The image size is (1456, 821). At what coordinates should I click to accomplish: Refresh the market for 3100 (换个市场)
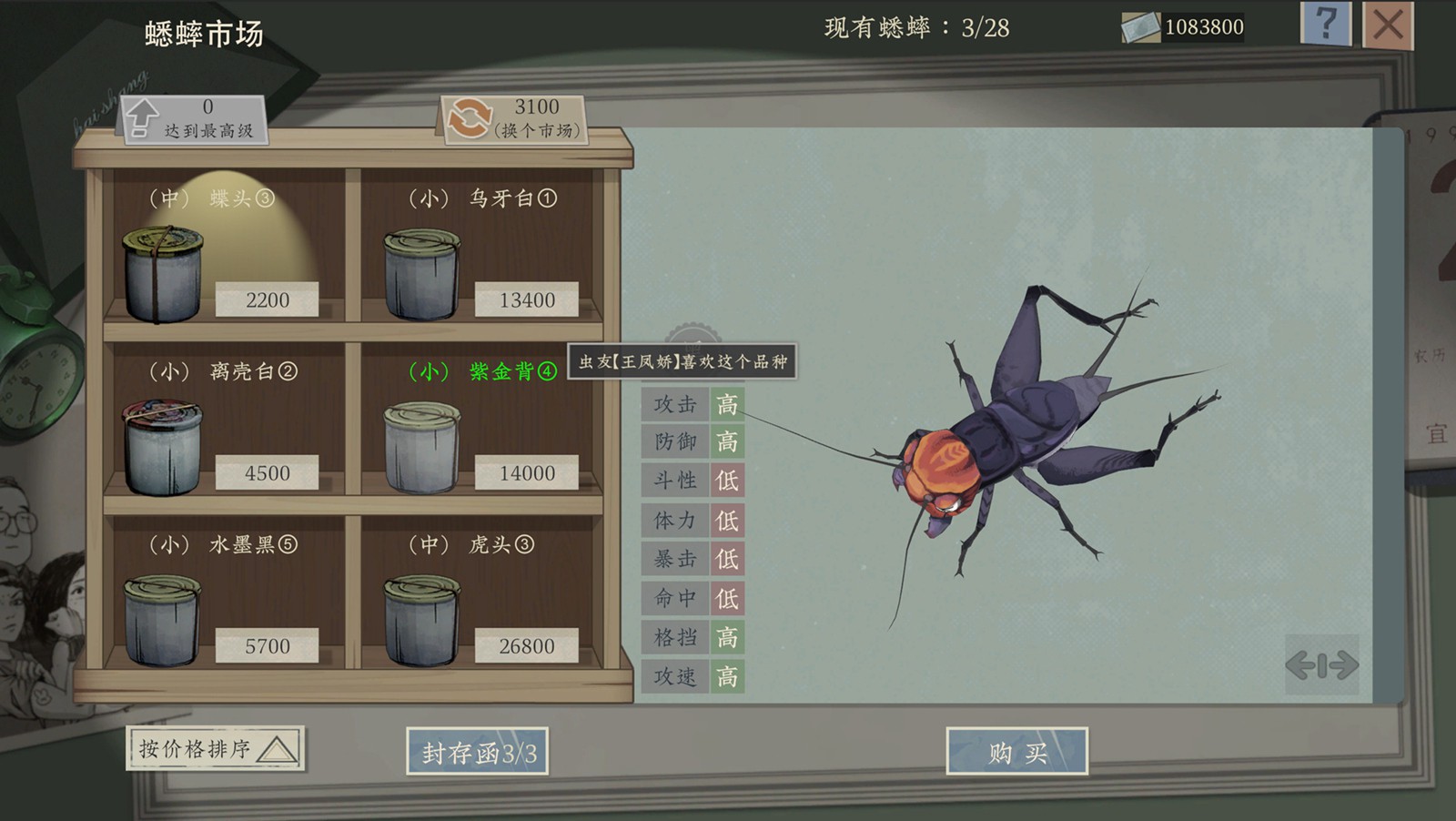(x=514, y=119)
